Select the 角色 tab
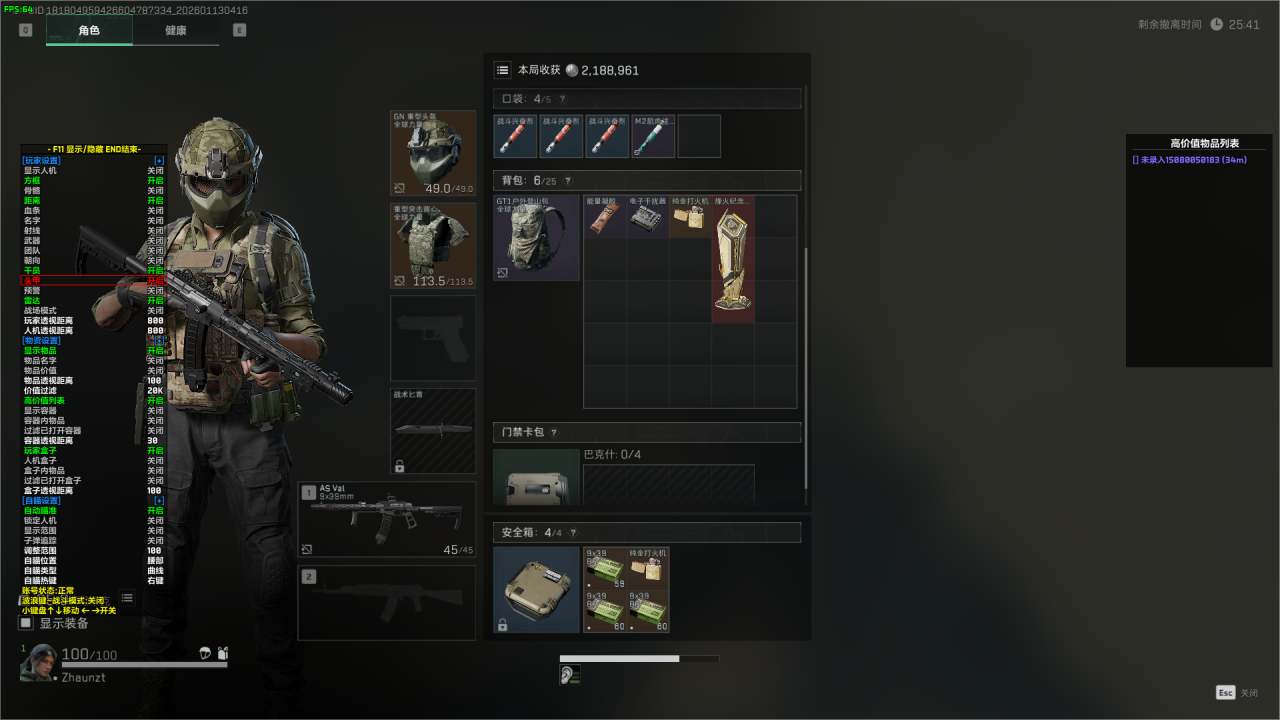Viewport: 1280px width, 720px height. coord(89,30)
